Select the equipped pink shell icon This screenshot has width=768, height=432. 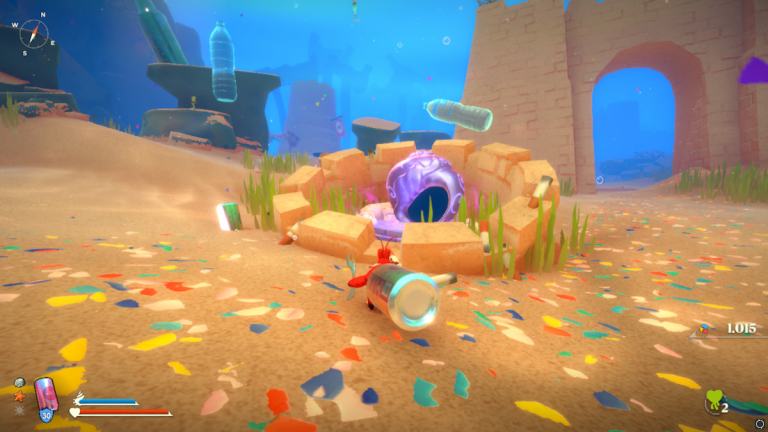pyautogui.click(x=46, y=393)
